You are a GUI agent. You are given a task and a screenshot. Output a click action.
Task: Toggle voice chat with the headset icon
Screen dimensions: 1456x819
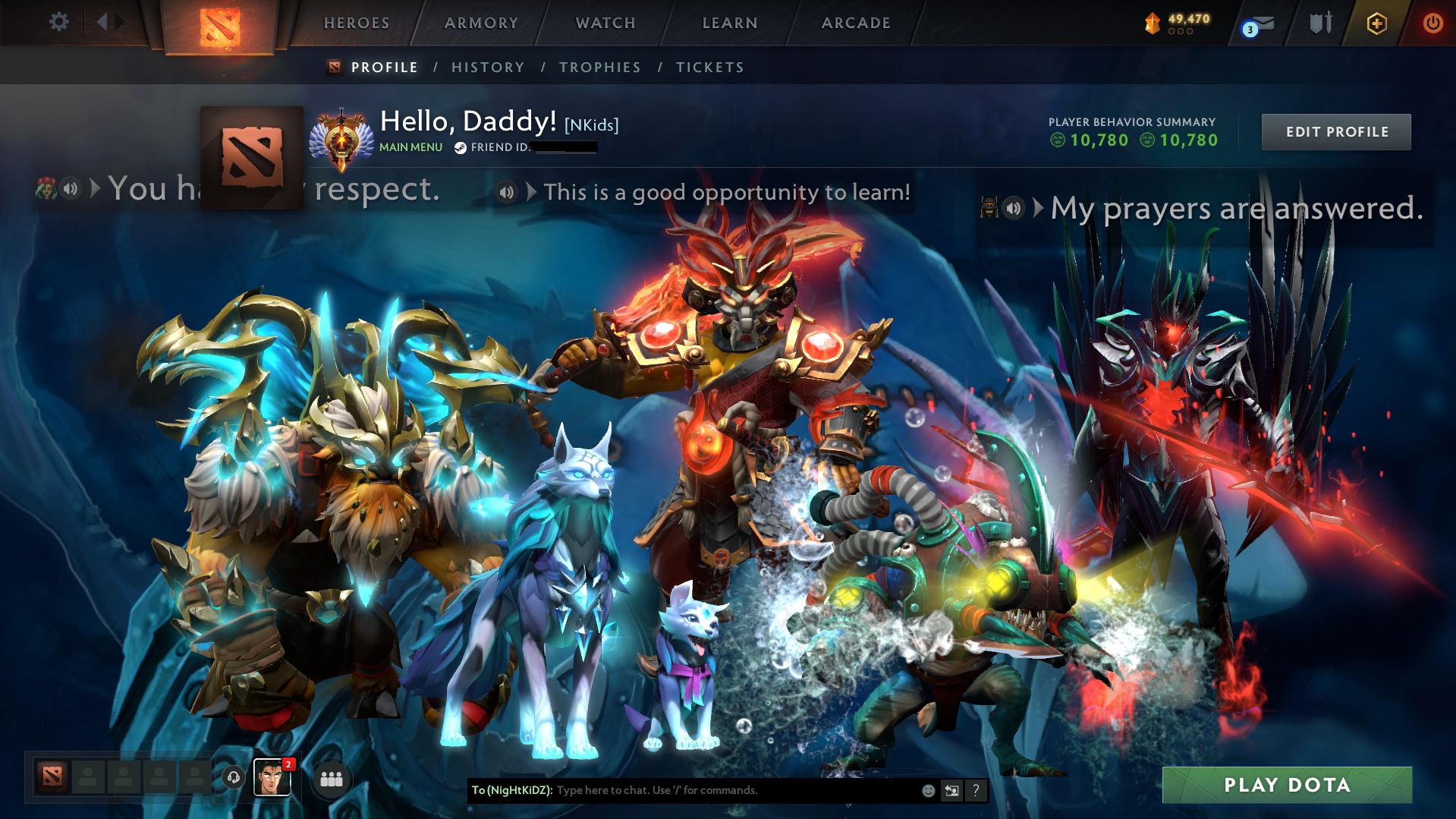pyautogui.click(x=234, y=778)
